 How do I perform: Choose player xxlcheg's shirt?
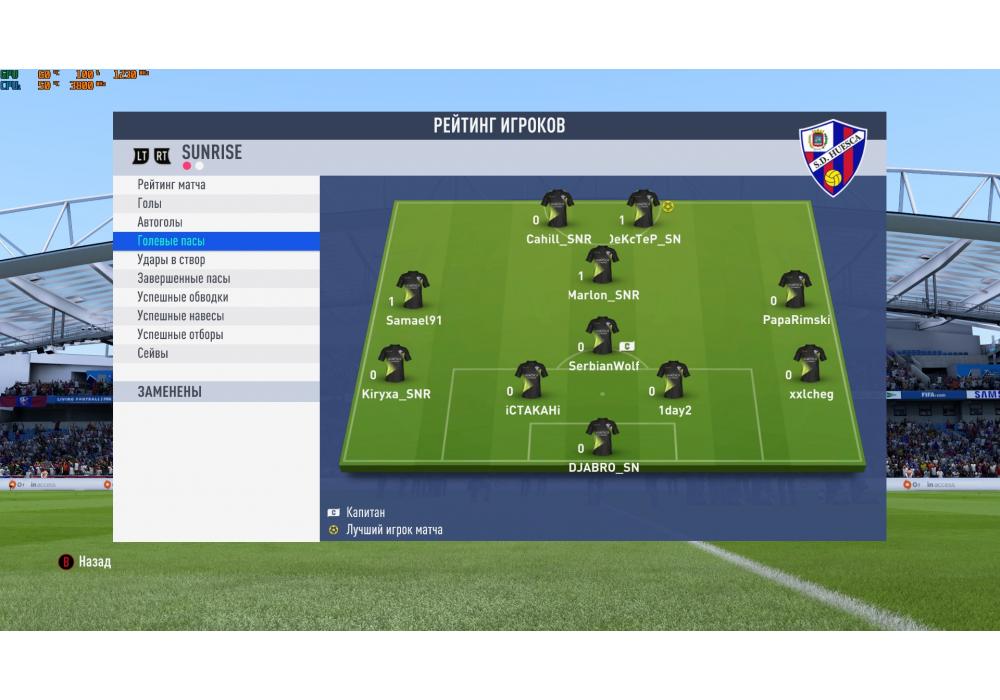click(809, 365)
